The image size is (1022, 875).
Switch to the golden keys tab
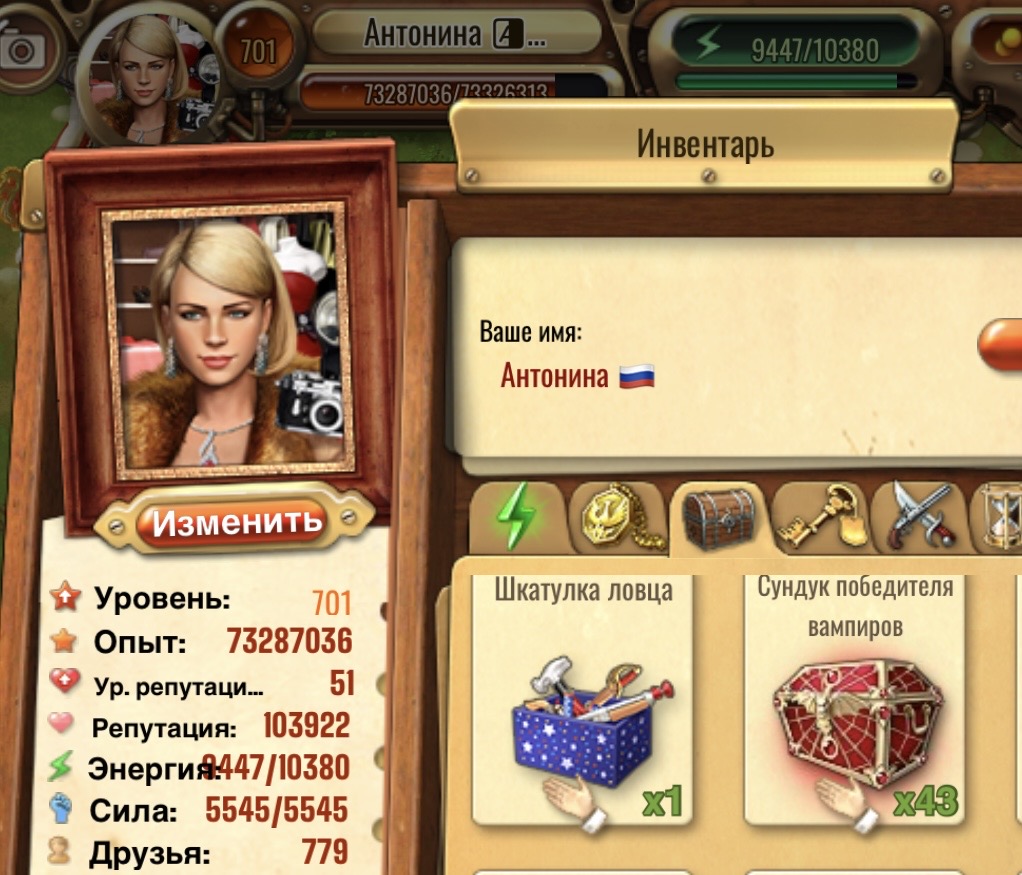coord(819,517)
